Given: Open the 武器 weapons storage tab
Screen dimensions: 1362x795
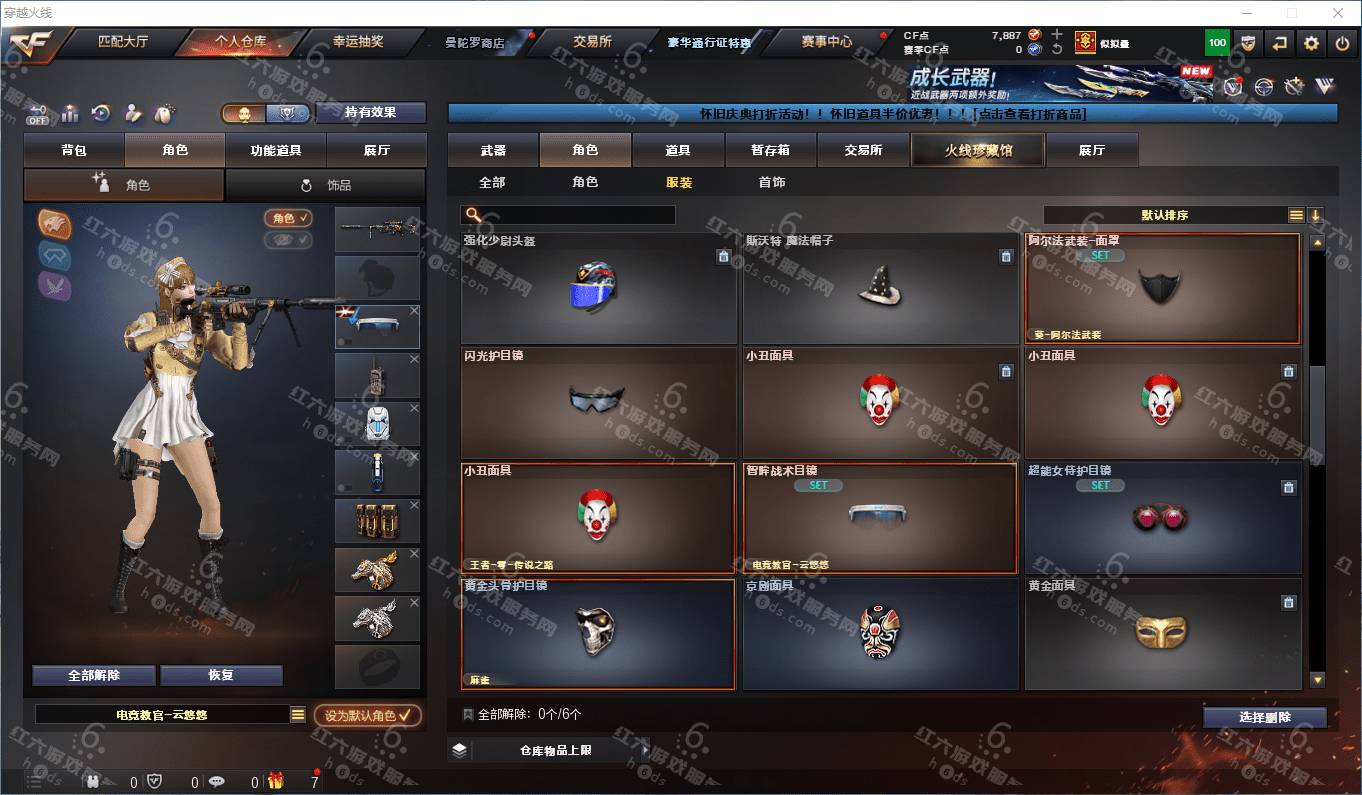Looking at the screenshot, I should click(x=493, y=150).
